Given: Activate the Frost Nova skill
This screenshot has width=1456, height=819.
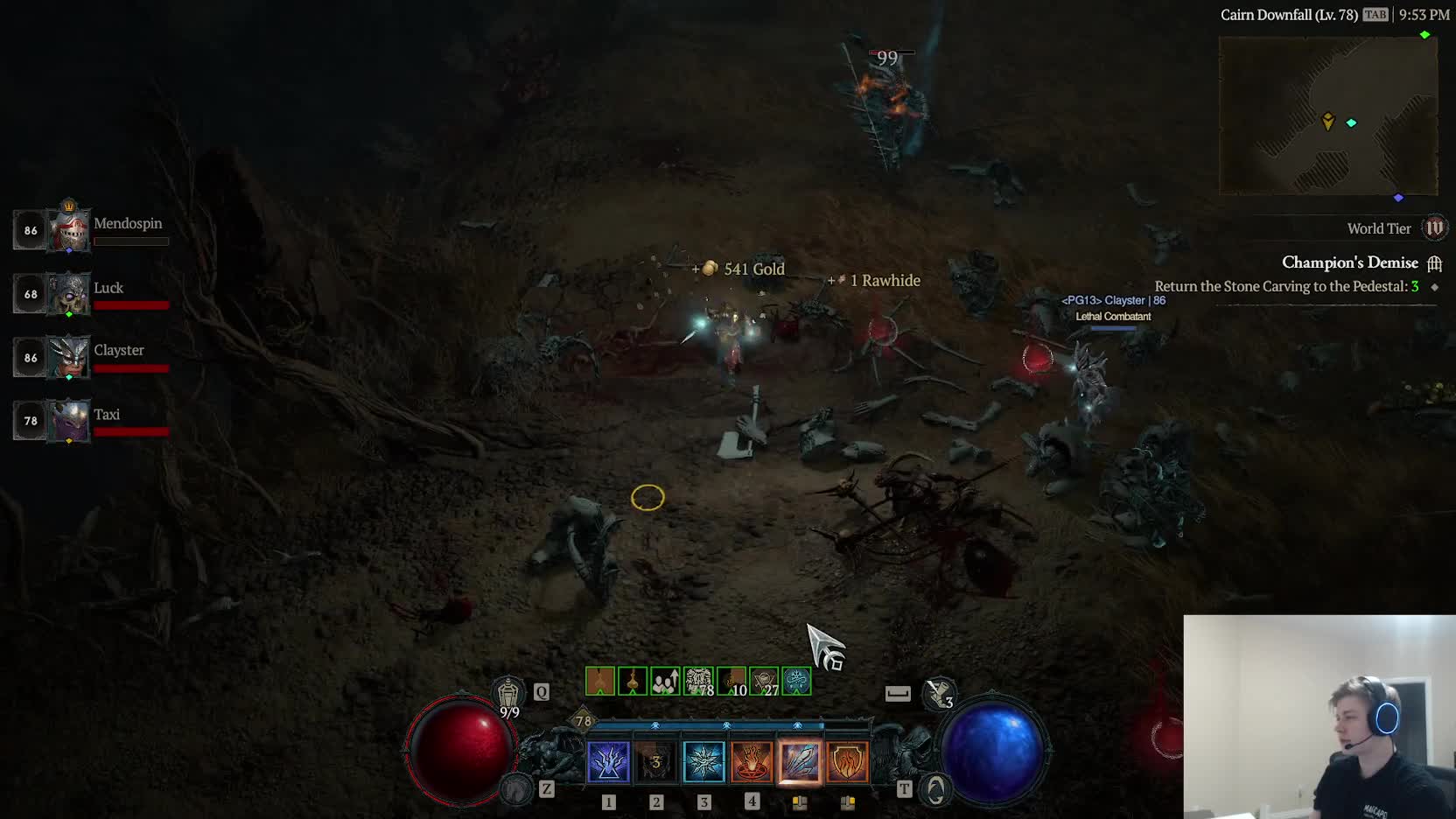Looking at the screenshot, I should tap(703, 762).
